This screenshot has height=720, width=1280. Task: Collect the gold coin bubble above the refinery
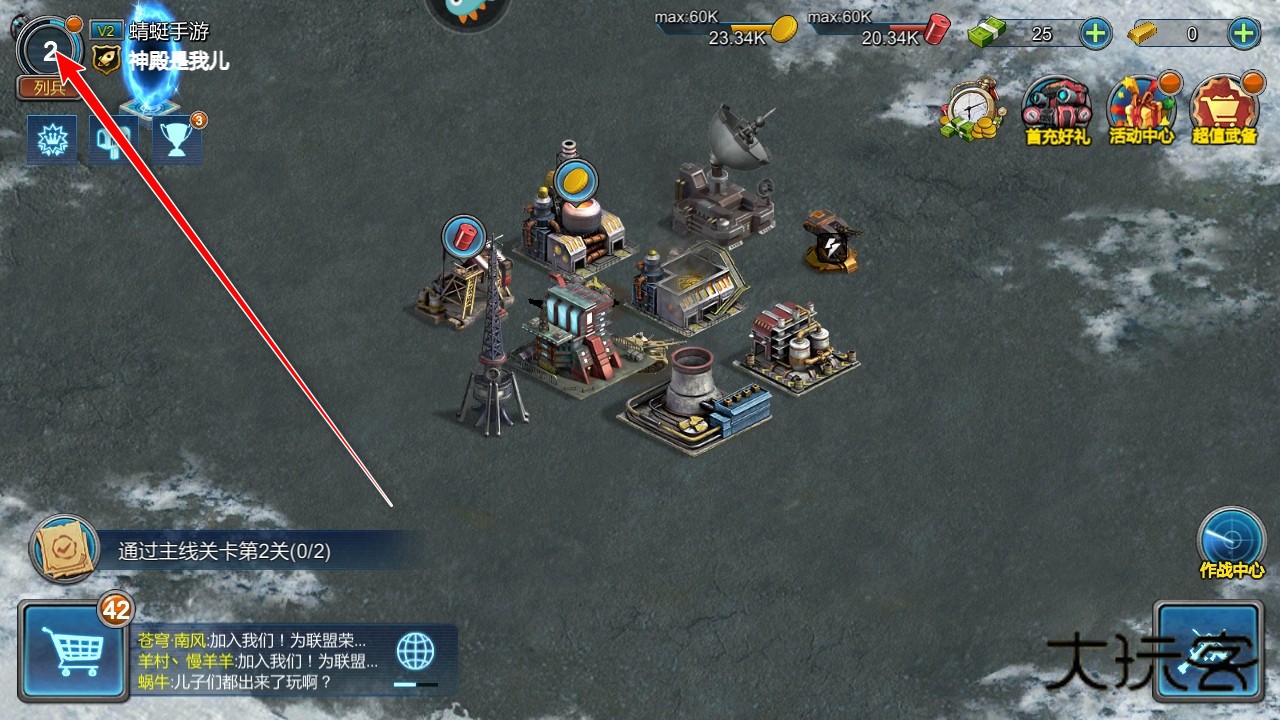[x=574, y=181]
